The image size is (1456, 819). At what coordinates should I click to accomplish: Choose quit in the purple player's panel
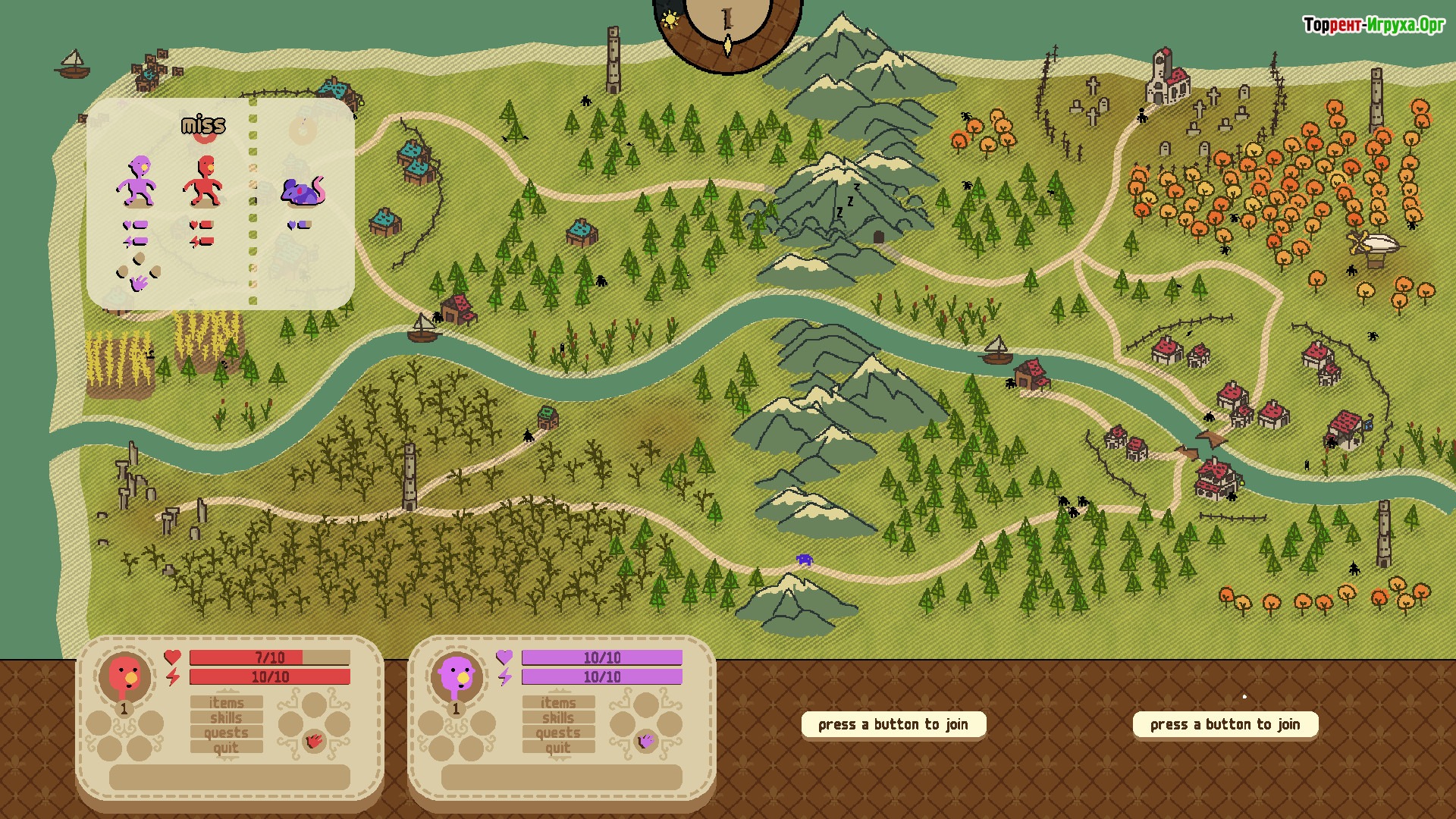pyautogui.click(x=558, y=748)
